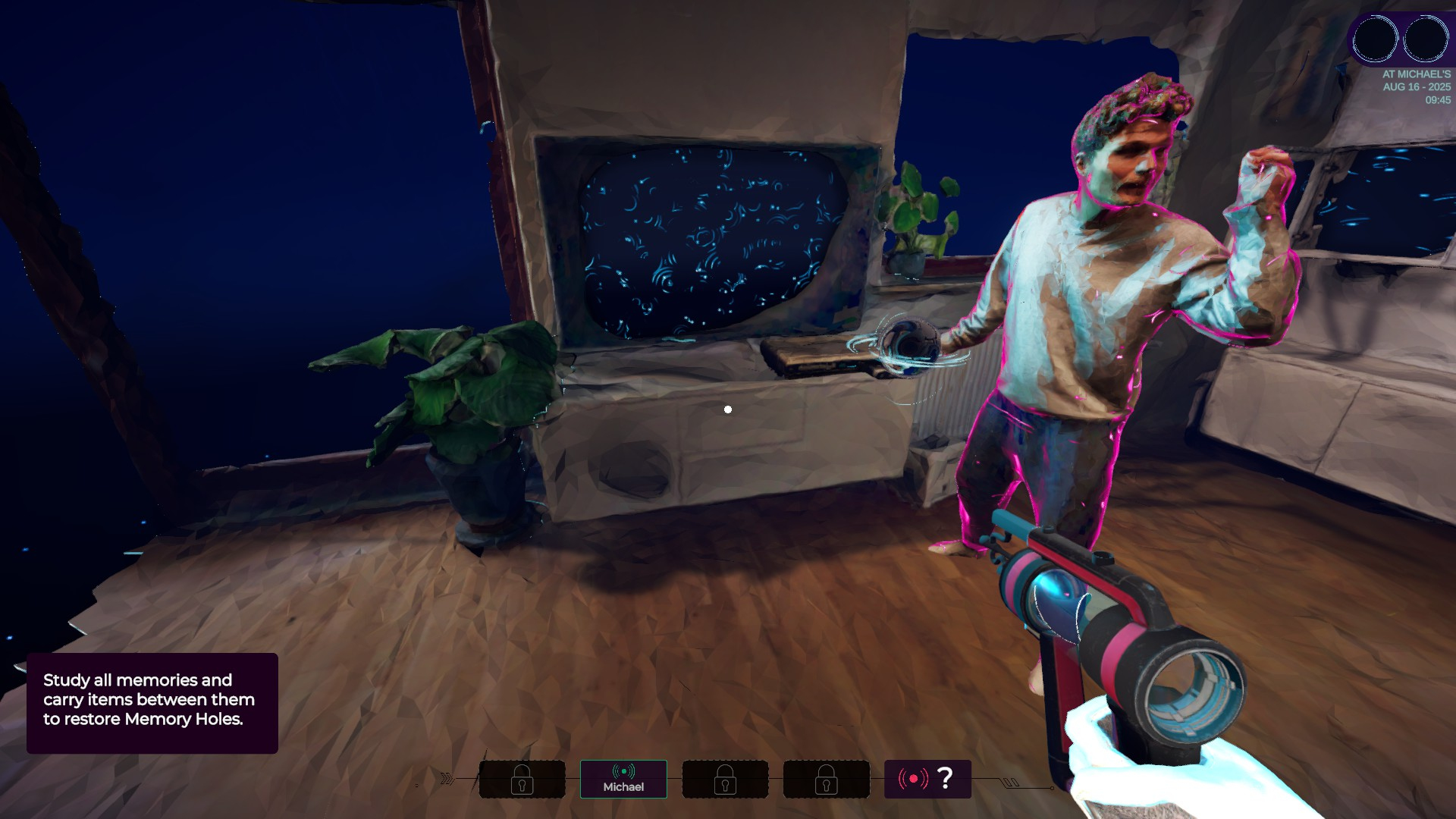Click the Memory Holes objective panel
This screenshot has height=819, width=1456.
(x=152, y=702)
